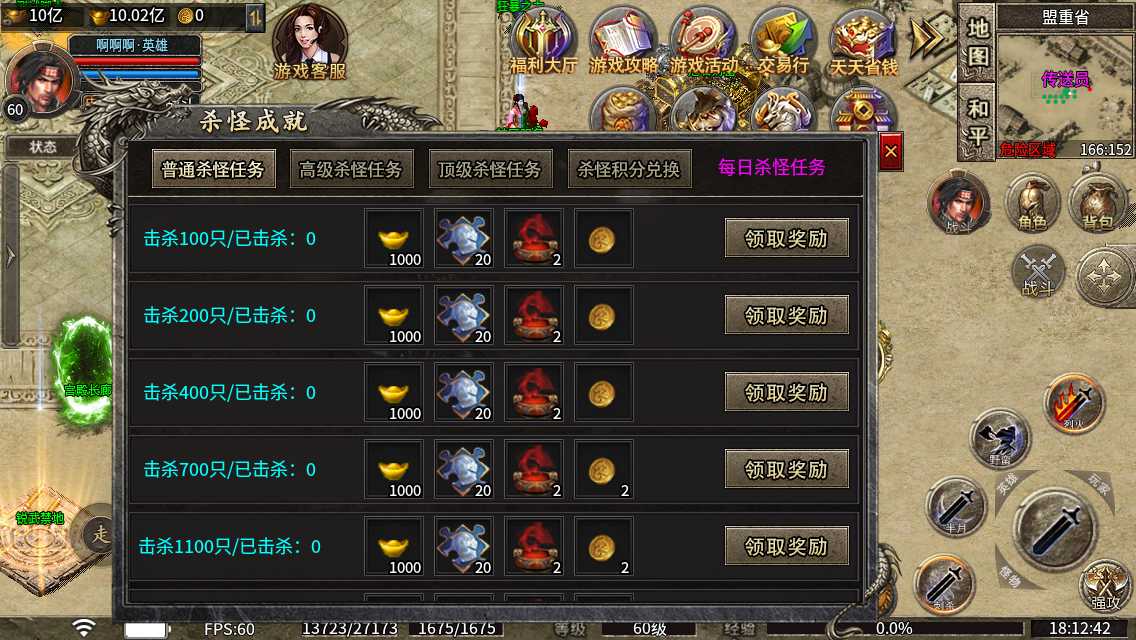Use the 半月 half-moon sword skill
The height and width of the screenshot is (640, 1136).
click(956, 506)
